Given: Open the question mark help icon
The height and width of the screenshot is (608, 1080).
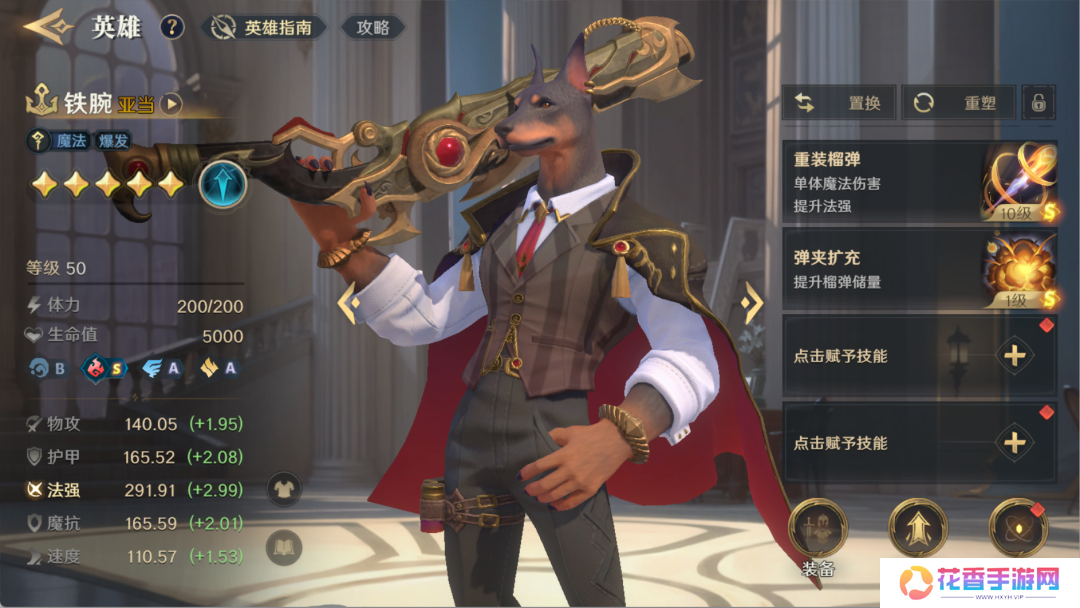Looking at the screenshot, I should (172, 27).
